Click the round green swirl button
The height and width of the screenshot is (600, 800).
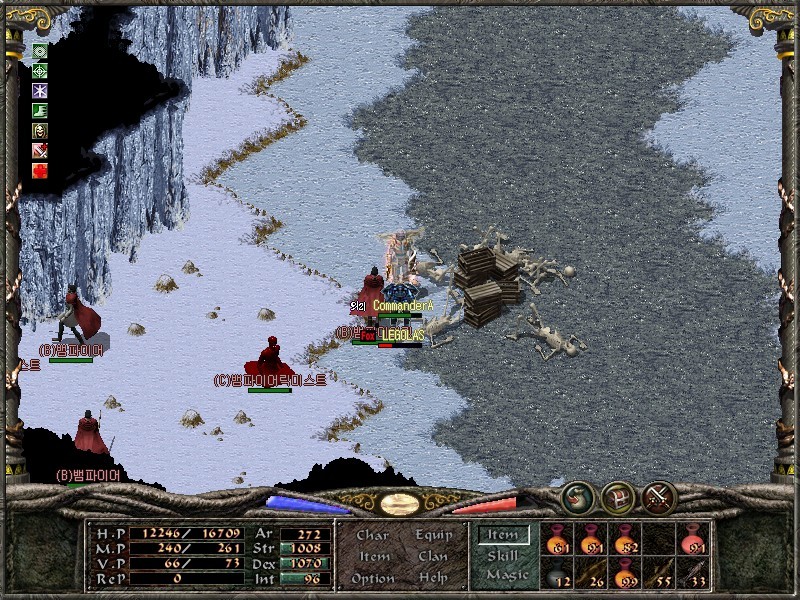pos(577,497)
